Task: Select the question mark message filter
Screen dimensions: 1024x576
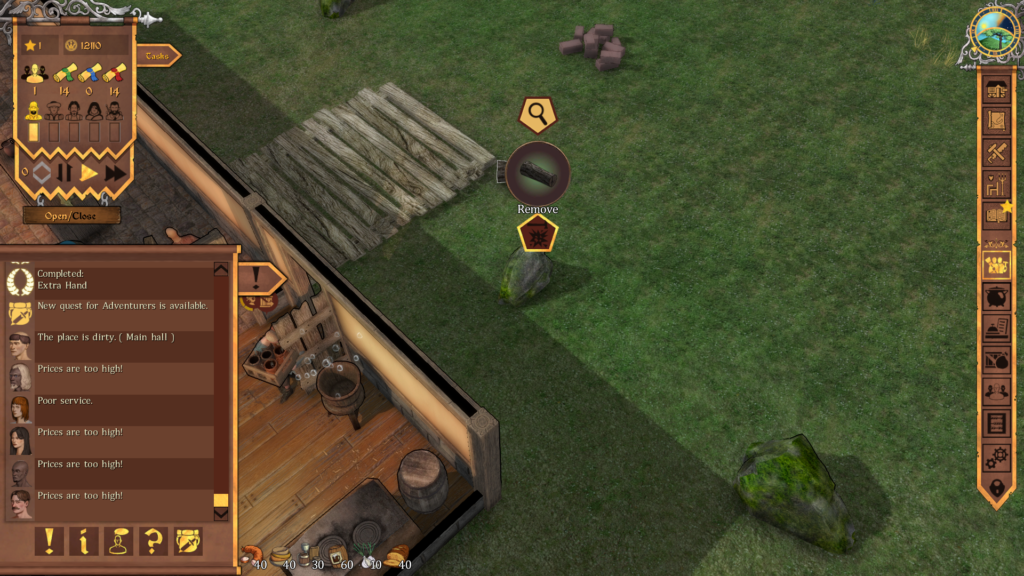Action: [x=153, y=541]
